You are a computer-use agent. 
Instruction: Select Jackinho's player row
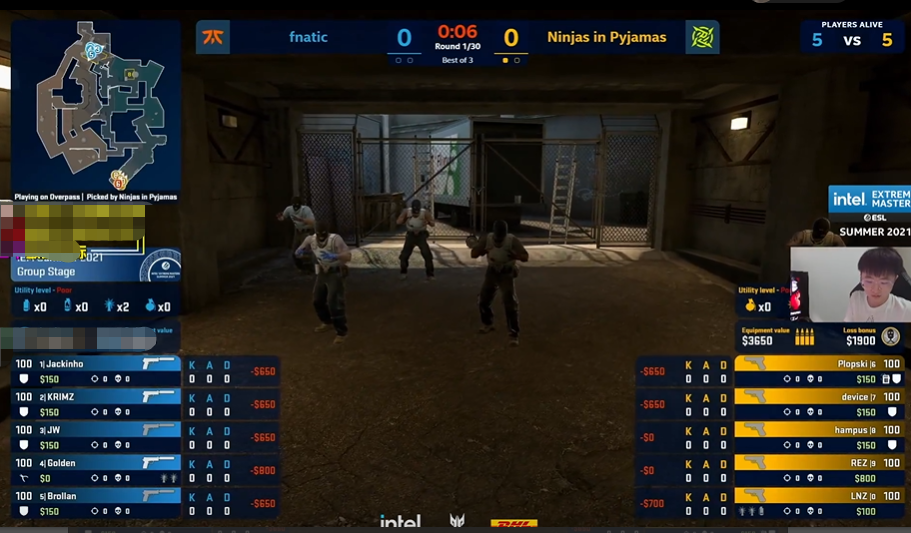pos(96,371)
